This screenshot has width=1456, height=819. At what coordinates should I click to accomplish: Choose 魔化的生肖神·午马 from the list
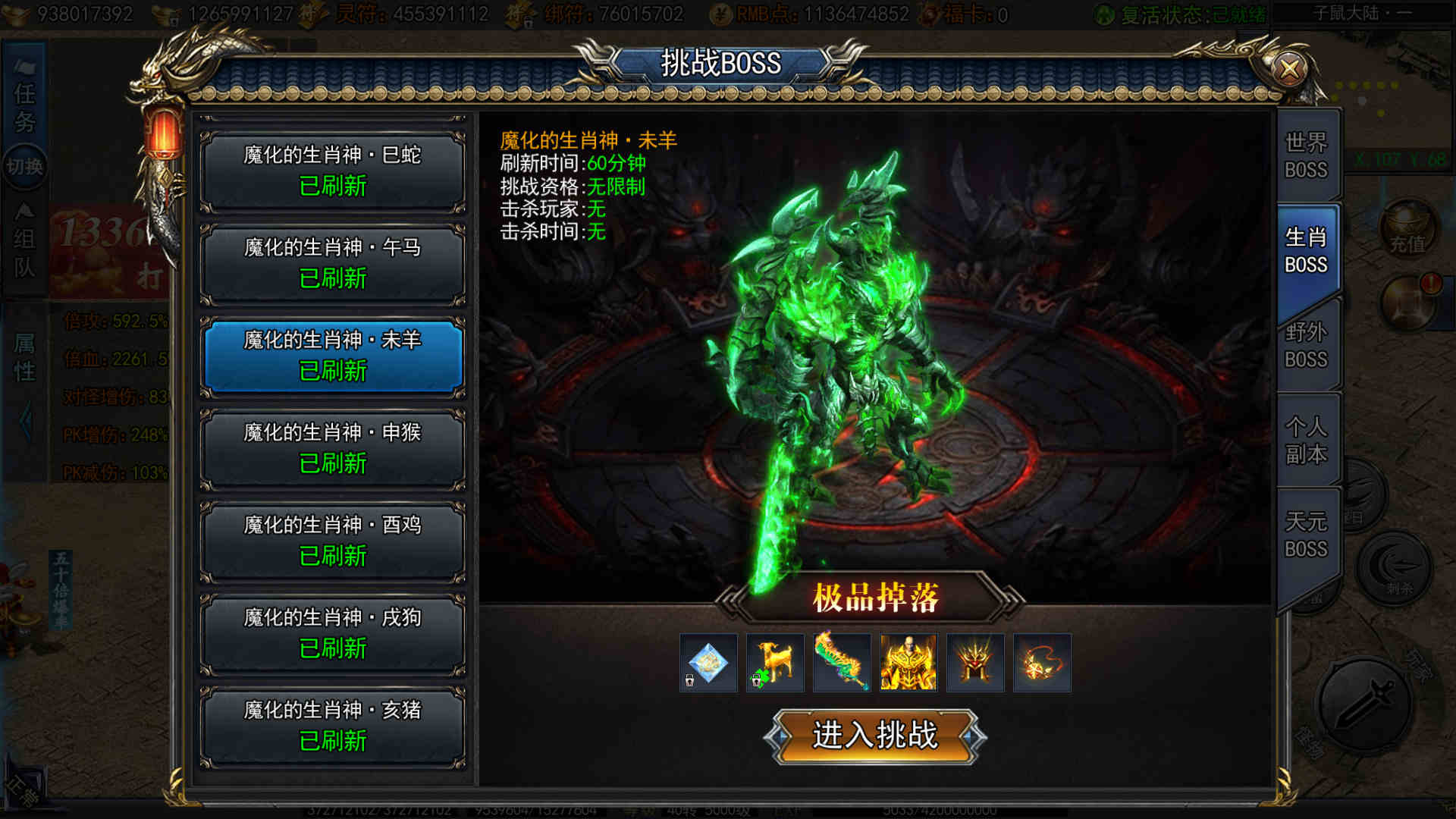[332, 264]
